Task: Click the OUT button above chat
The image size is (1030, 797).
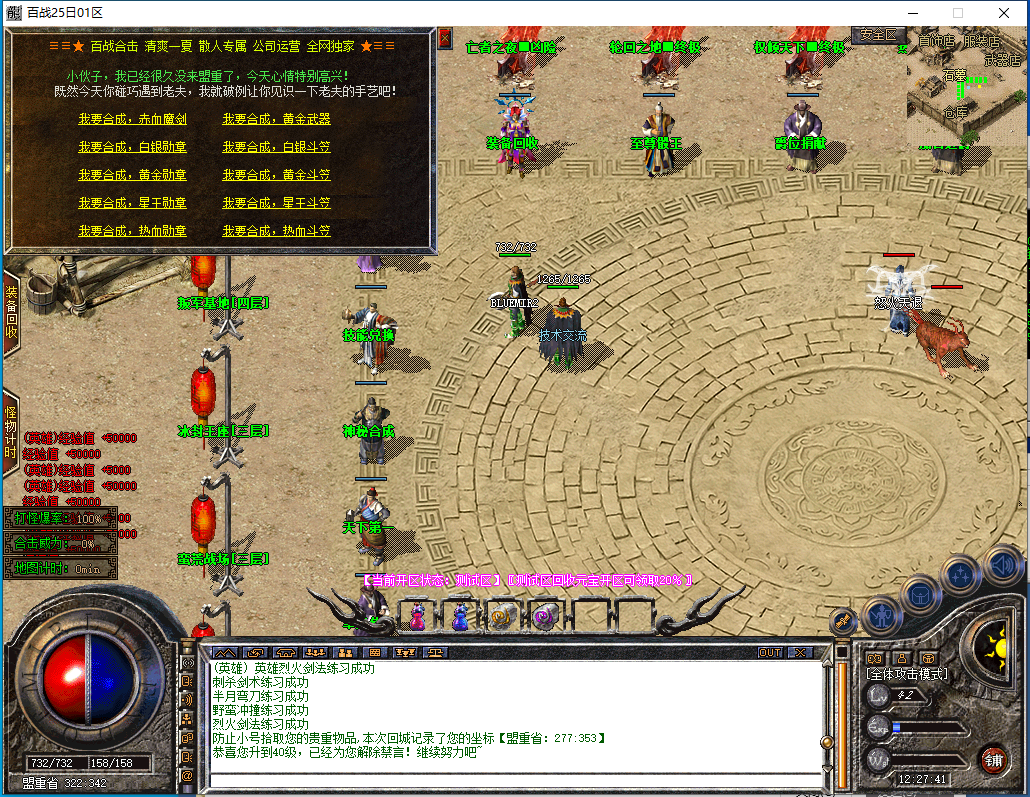Action: click(770, 652)
